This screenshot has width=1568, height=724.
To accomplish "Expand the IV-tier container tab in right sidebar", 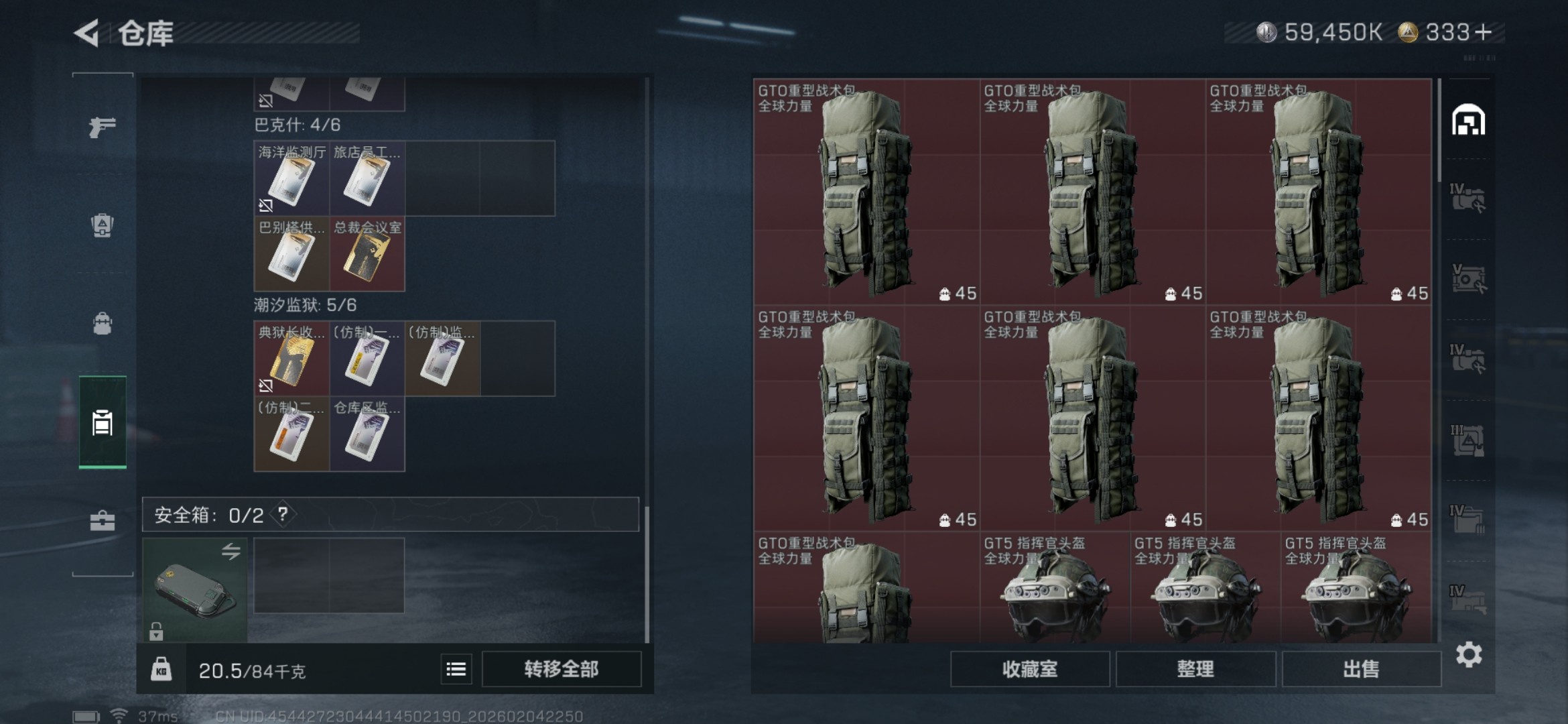I will point(1469,196).
